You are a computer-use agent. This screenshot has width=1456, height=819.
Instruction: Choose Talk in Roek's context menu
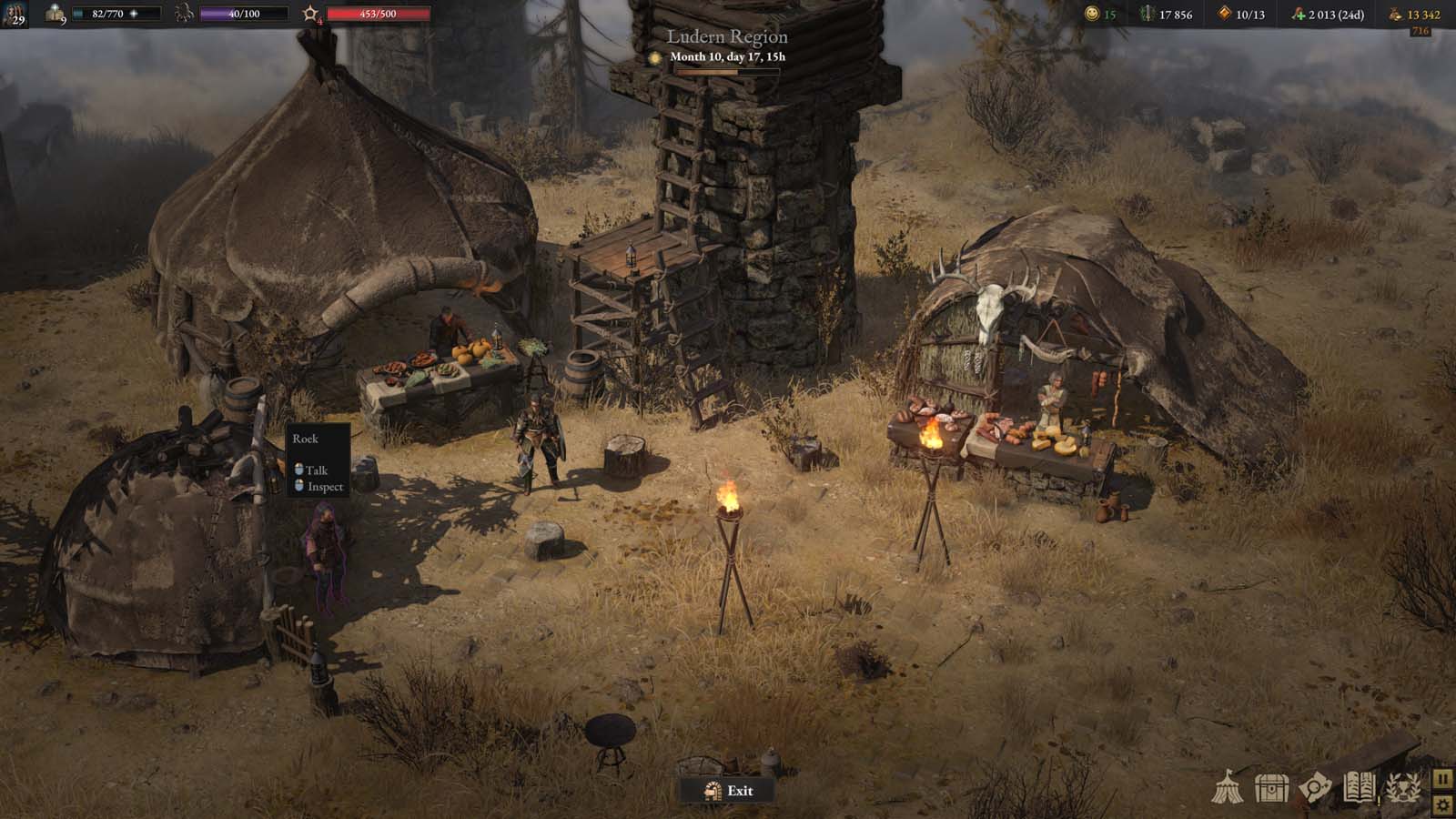(x=317, y=470)
